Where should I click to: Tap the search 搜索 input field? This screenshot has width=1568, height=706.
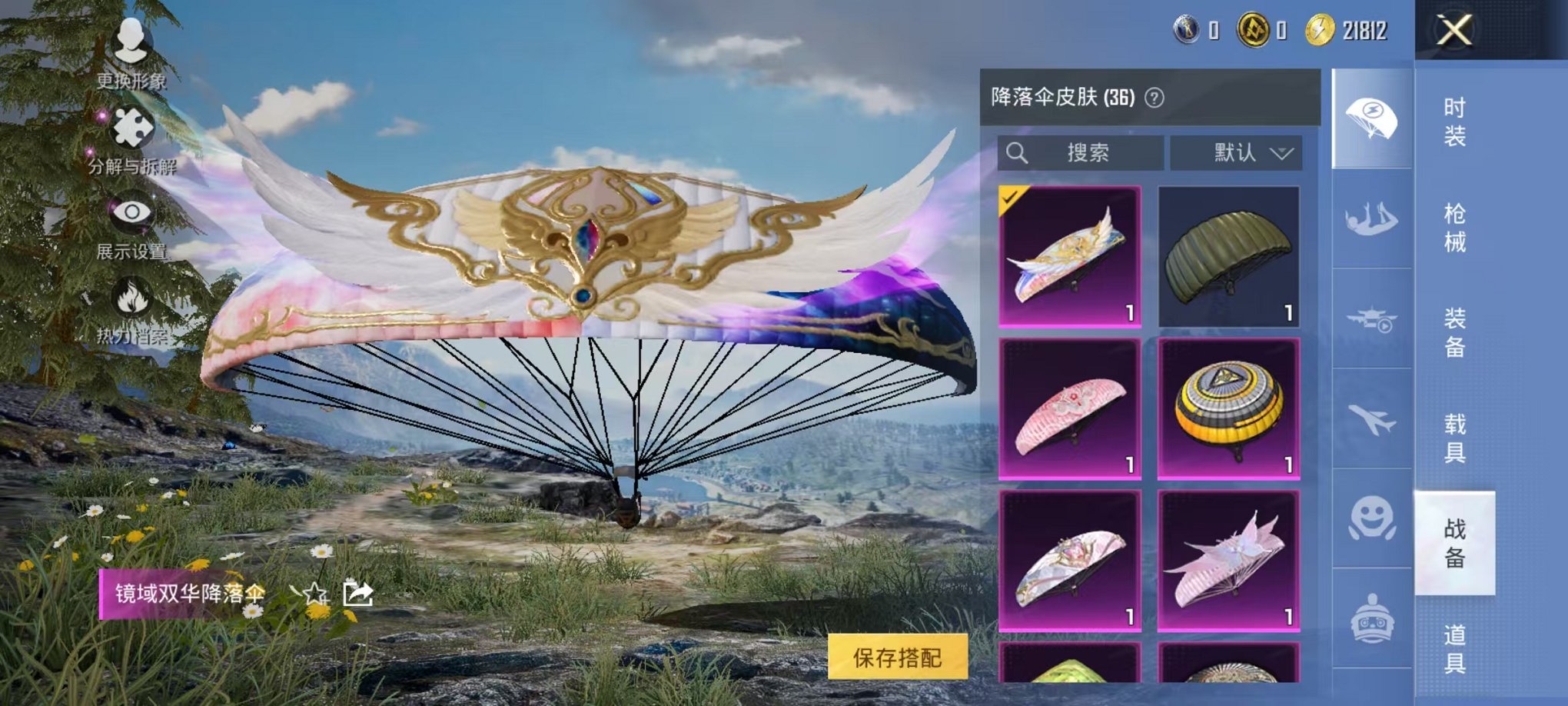click(1084, 152)
